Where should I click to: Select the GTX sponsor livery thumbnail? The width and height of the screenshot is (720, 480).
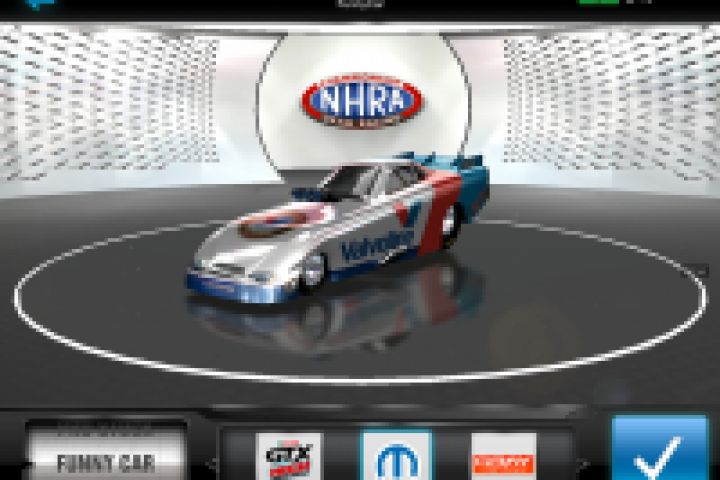point(289,456)
